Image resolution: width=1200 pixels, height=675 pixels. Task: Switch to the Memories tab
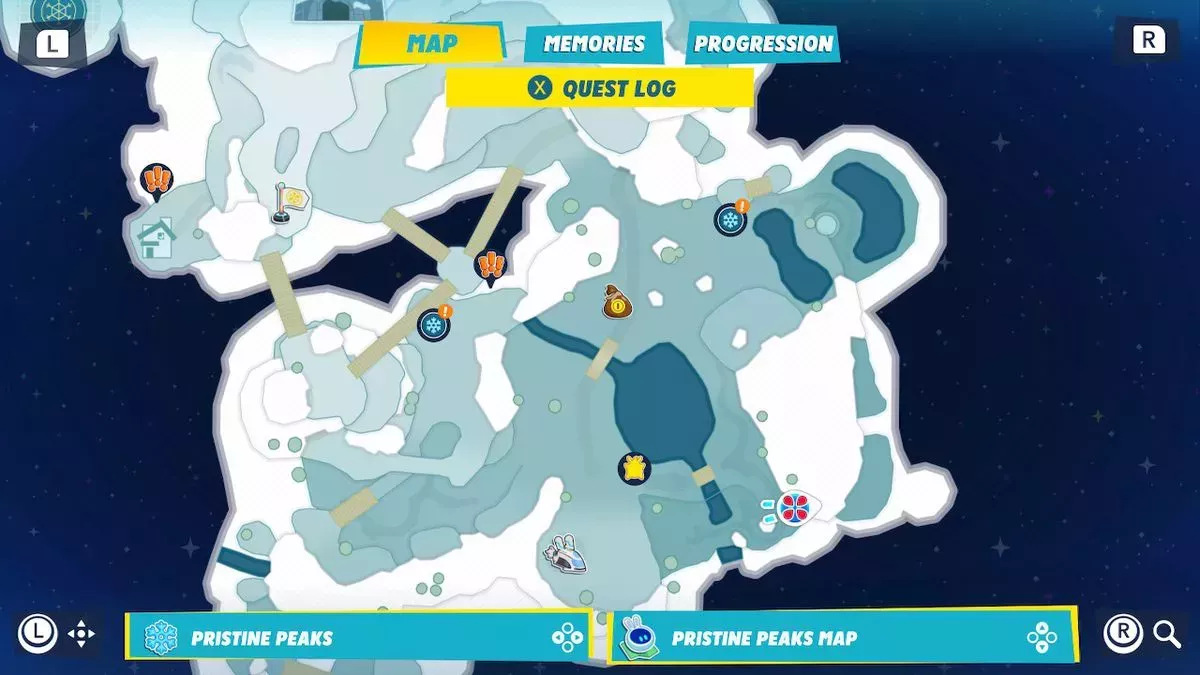593,44
